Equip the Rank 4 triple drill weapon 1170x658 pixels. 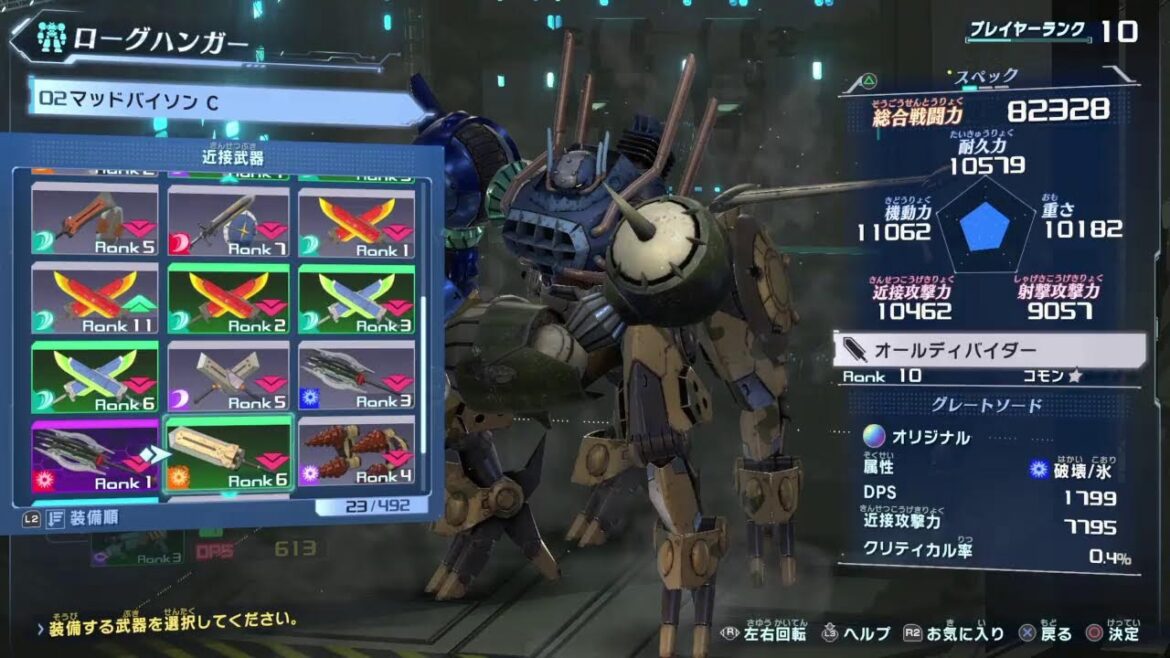point(357,456)
